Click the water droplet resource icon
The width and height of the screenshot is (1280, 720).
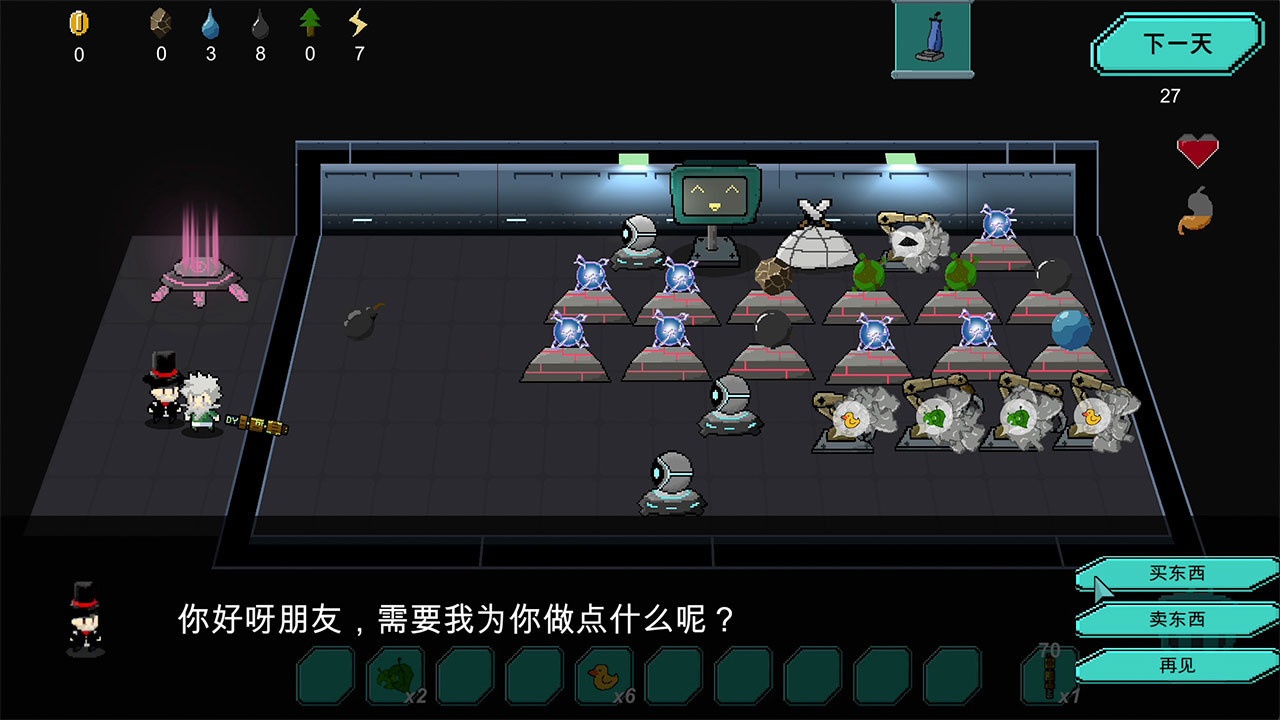210,22
